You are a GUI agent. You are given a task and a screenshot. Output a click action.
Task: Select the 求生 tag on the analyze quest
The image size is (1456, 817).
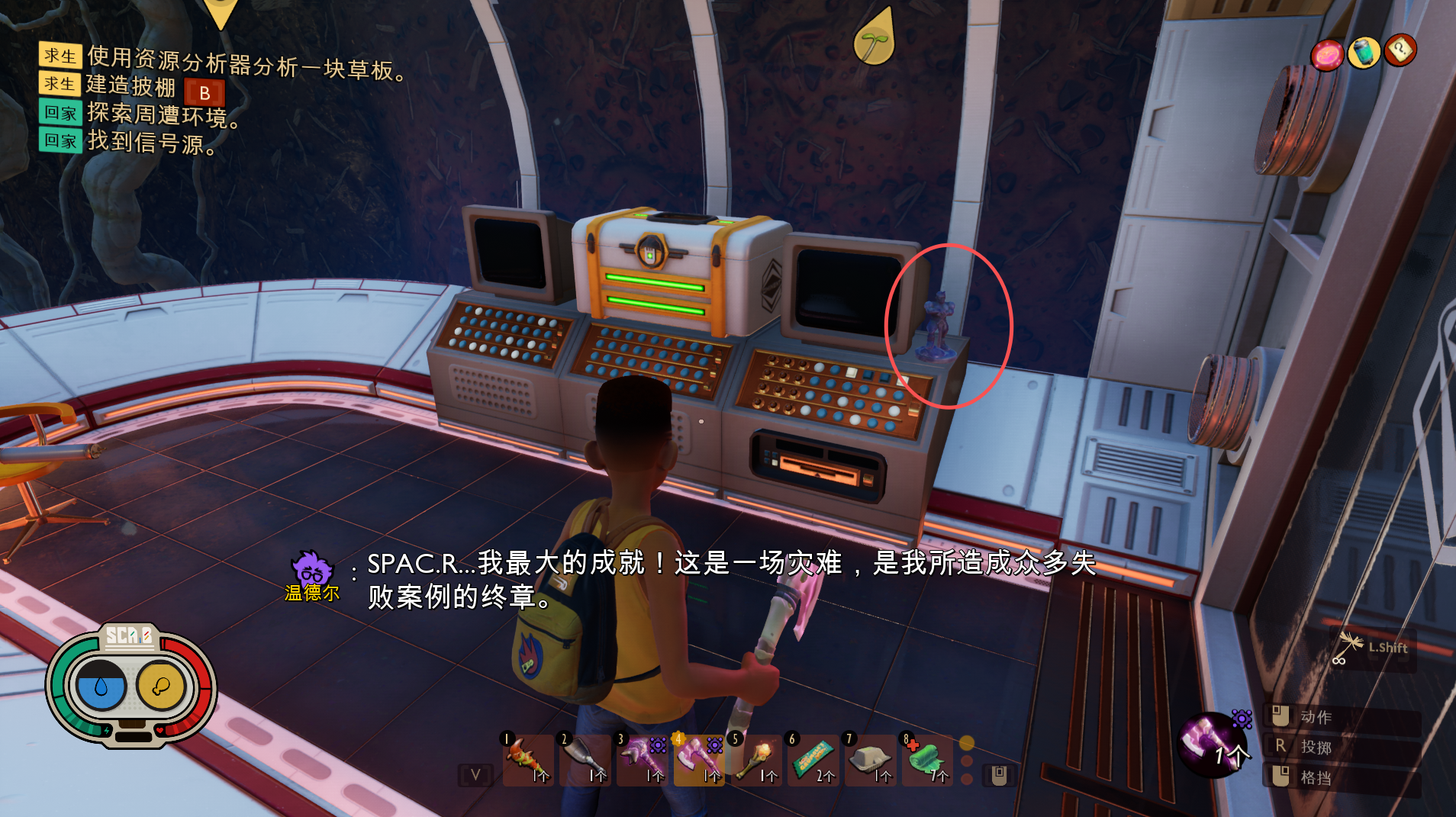click(x=60, y=53)
